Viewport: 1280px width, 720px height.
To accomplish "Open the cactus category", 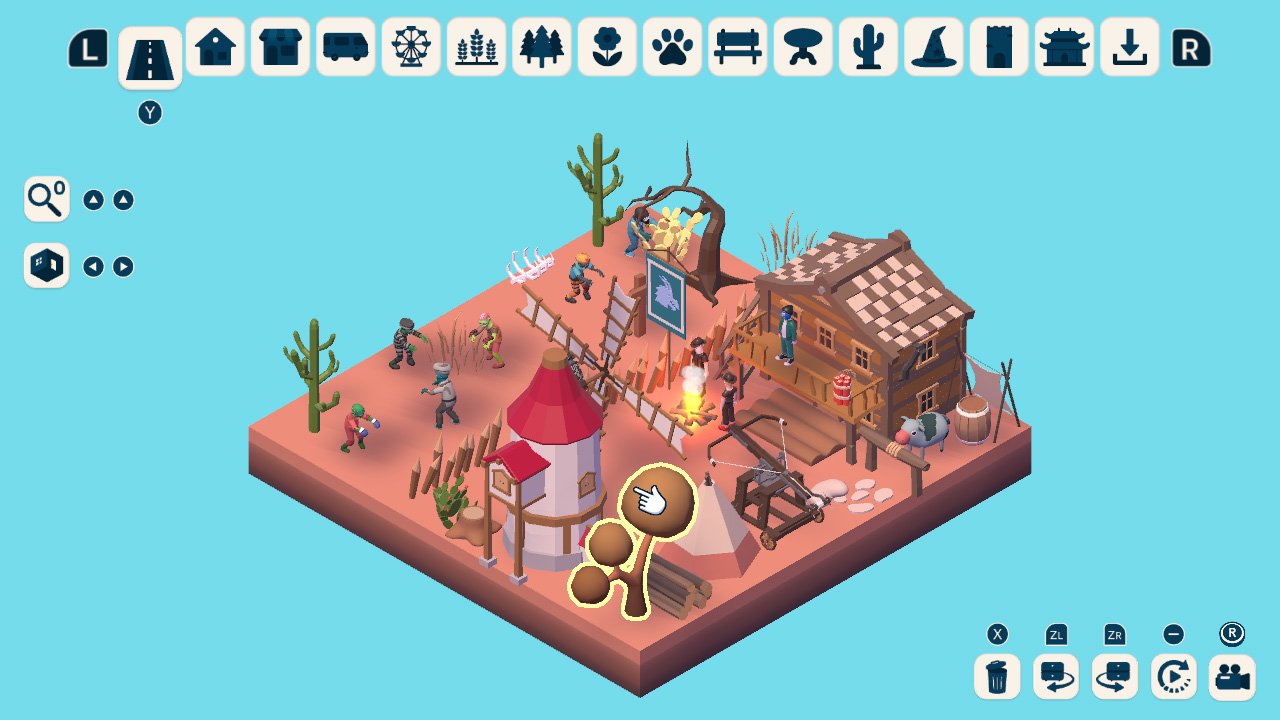I will [868, 46].
